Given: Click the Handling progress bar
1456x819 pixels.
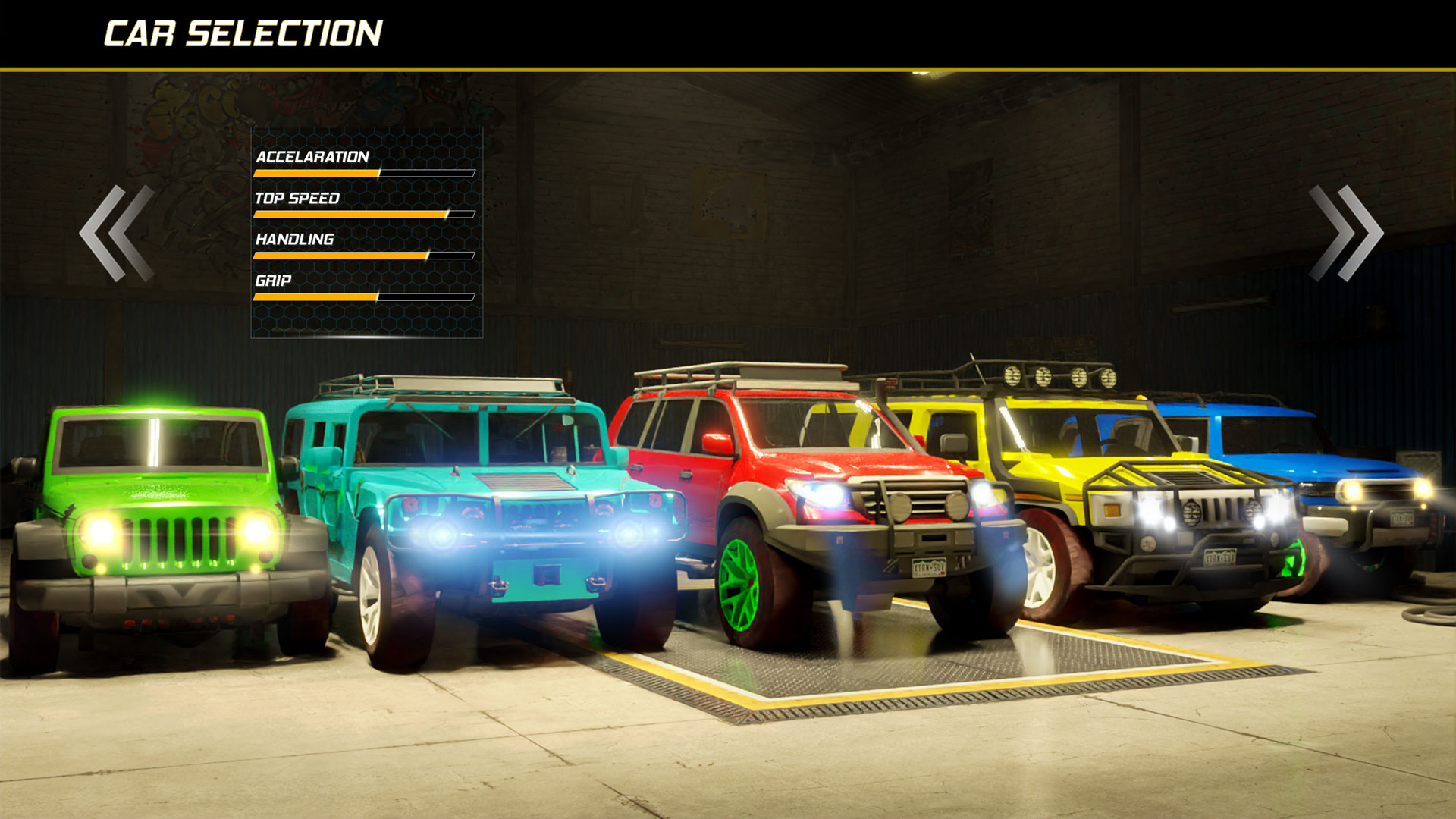Looking at the screenshot, I should 364,256.
